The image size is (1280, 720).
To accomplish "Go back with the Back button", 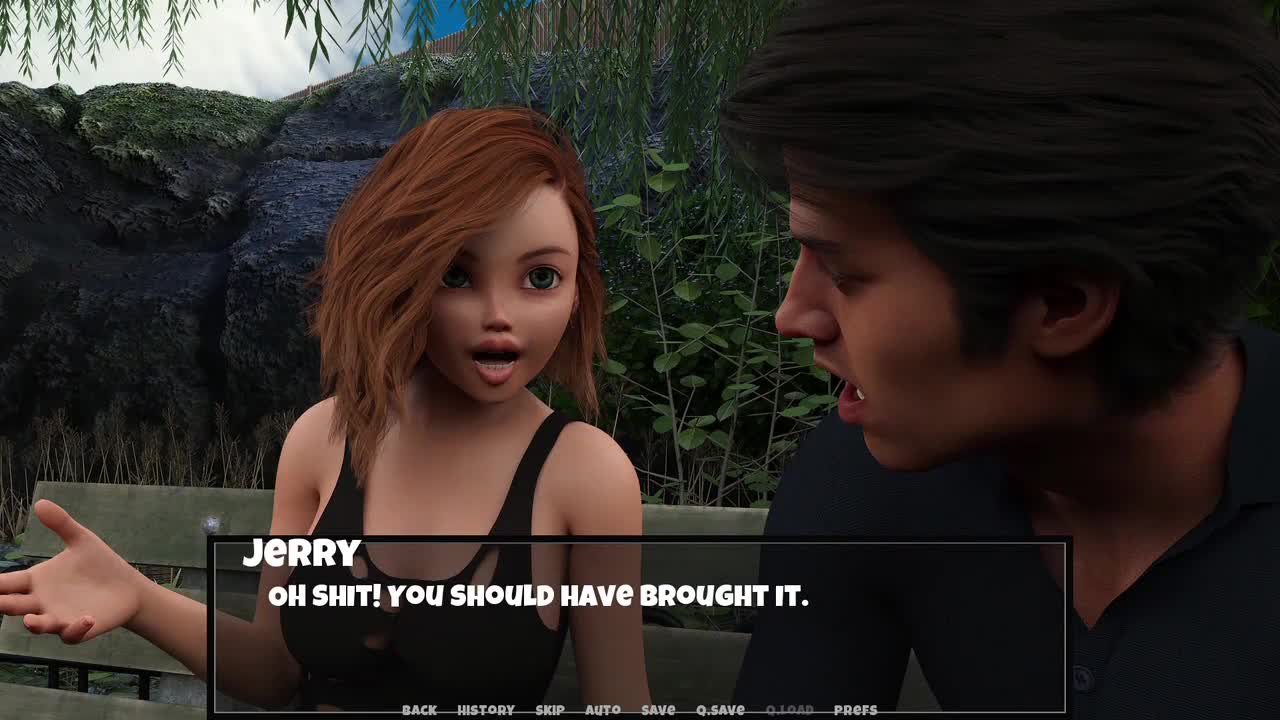I will (419, 710).
